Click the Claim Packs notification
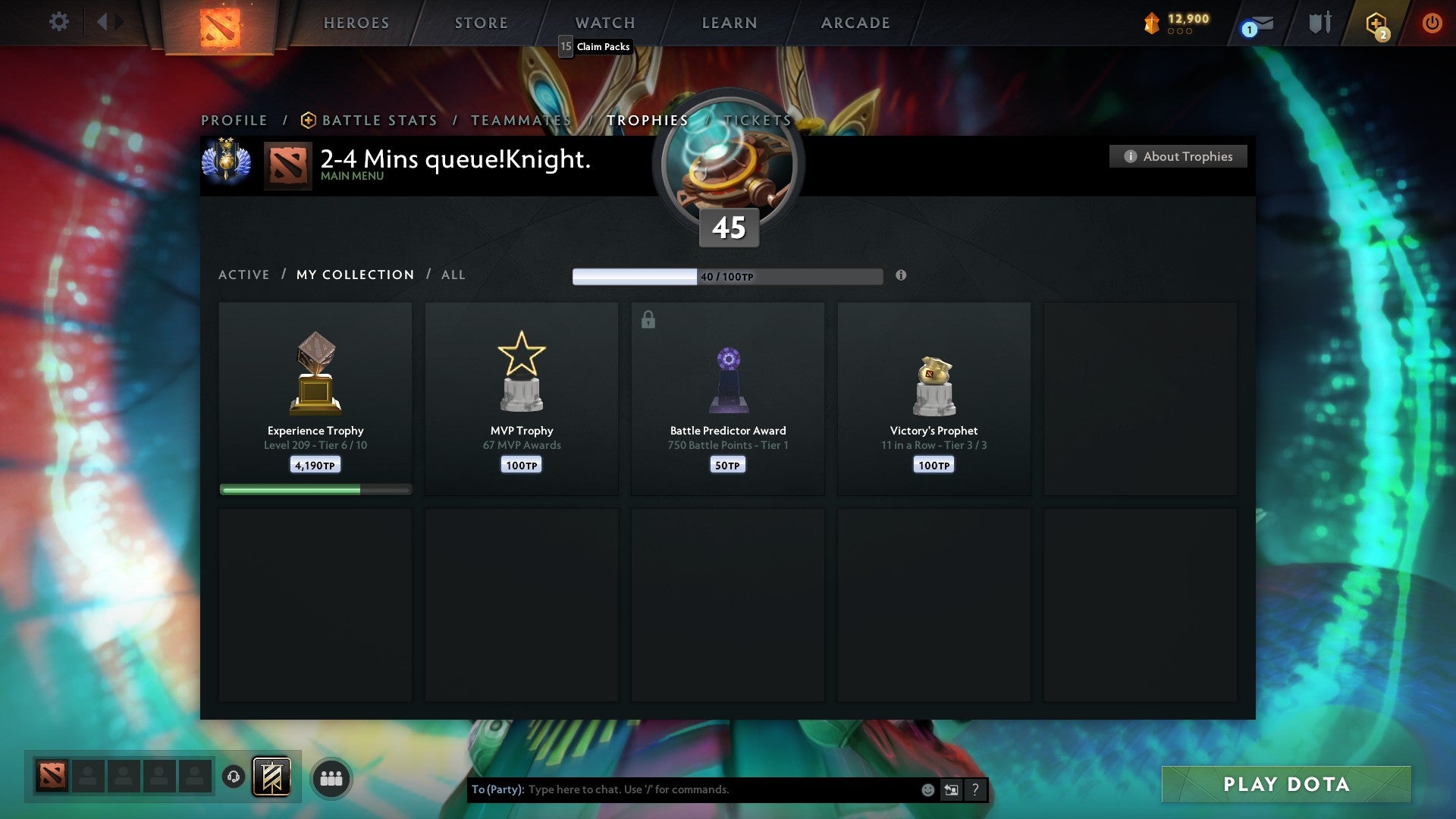1456x819 pixels. click(596, 46)
